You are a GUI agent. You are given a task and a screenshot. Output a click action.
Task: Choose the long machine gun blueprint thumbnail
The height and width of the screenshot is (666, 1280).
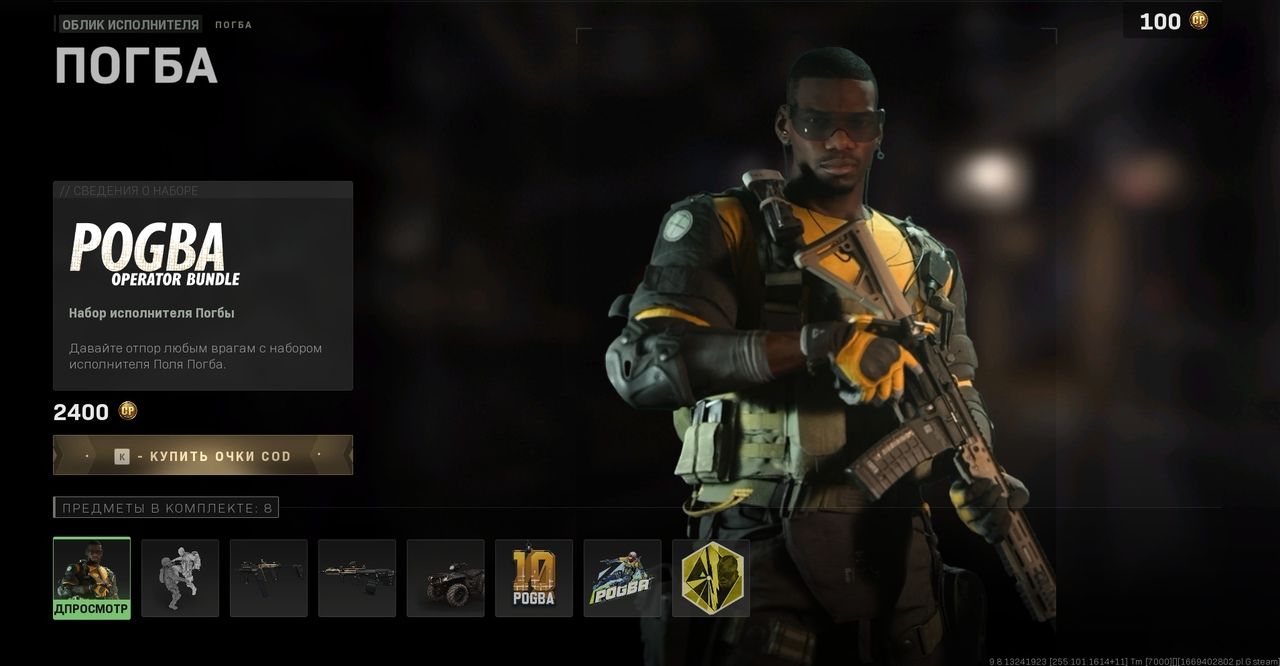point(357,578)
